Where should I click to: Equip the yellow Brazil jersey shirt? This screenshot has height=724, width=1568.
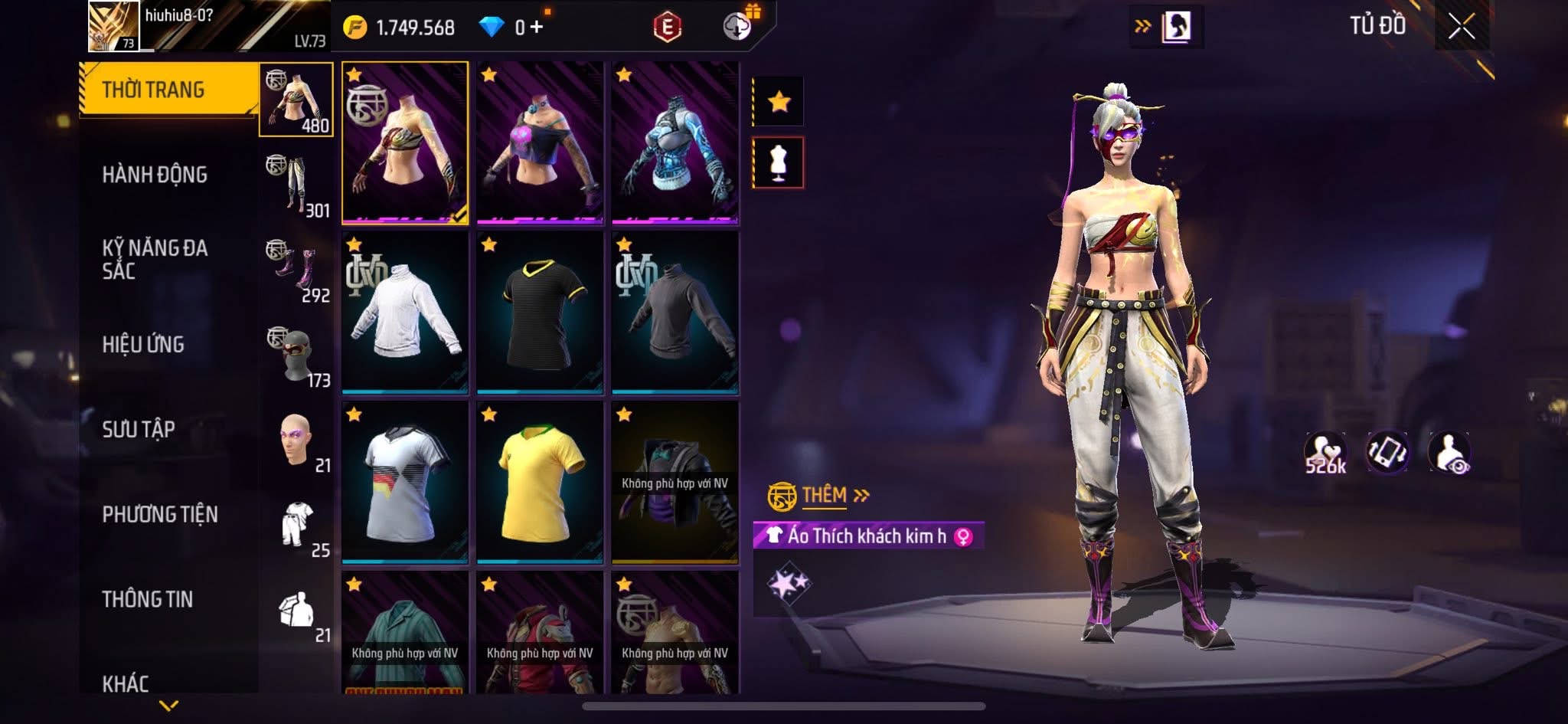coord(540,483)
